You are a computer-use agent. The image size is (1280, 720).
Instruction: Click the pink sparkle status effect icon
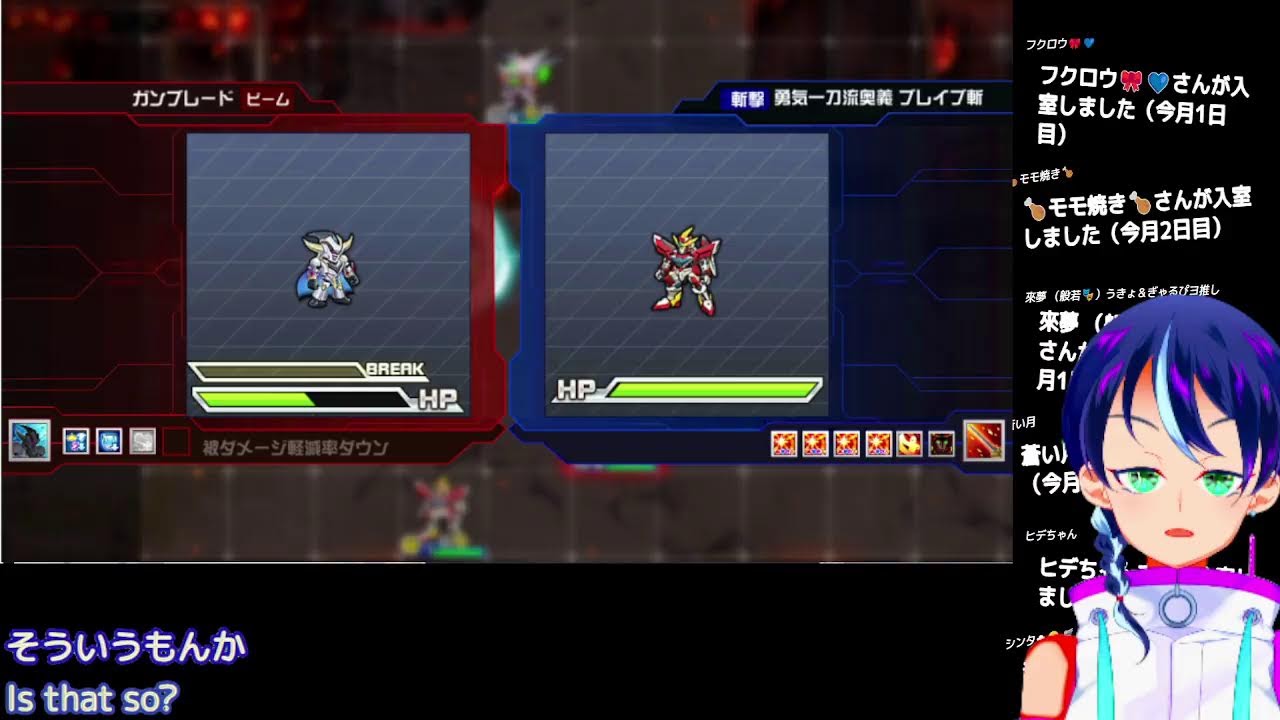point(76,440)
